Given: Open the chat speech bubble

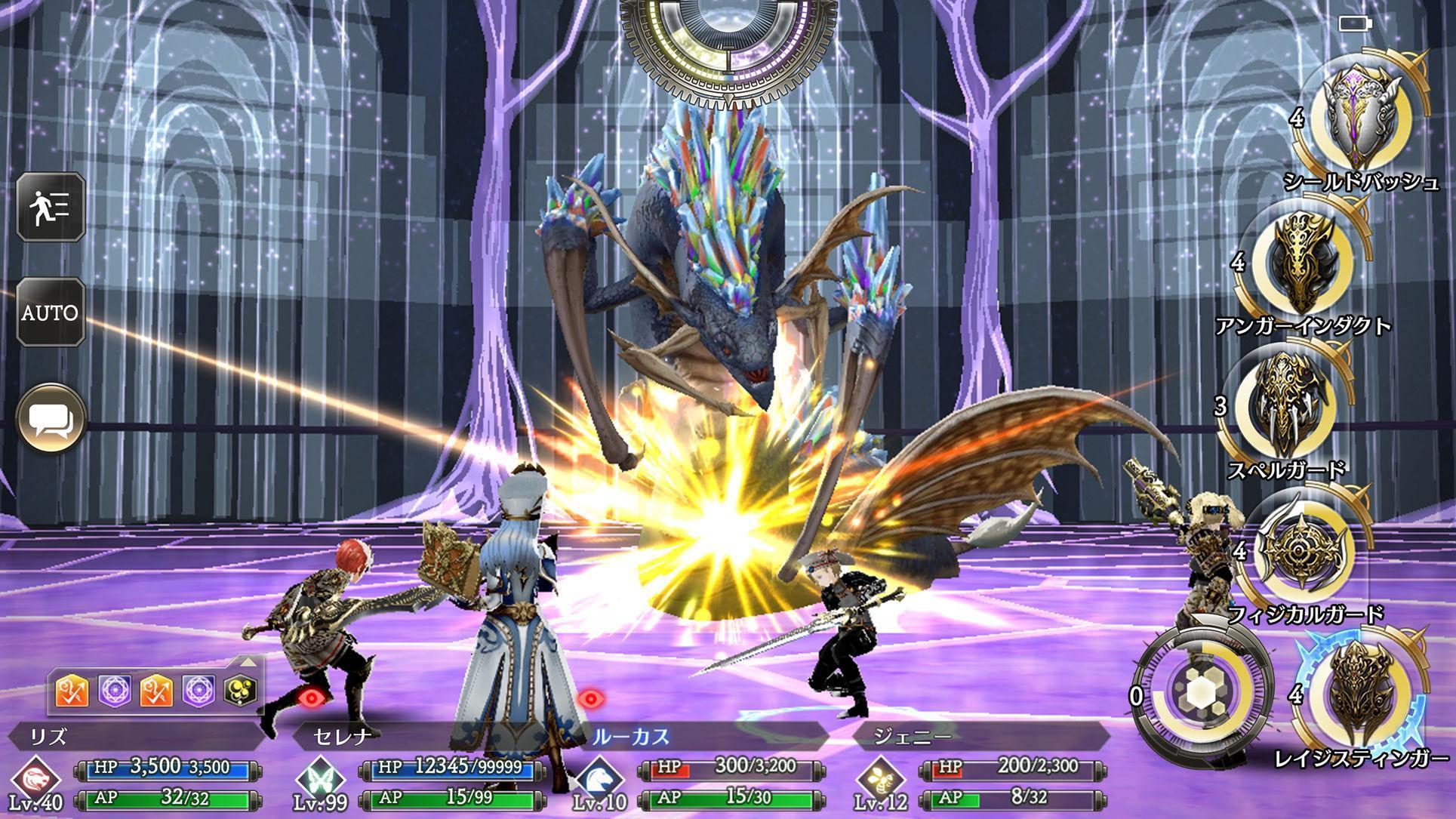Looking at the screenshot, I should [x=51, y=420].
